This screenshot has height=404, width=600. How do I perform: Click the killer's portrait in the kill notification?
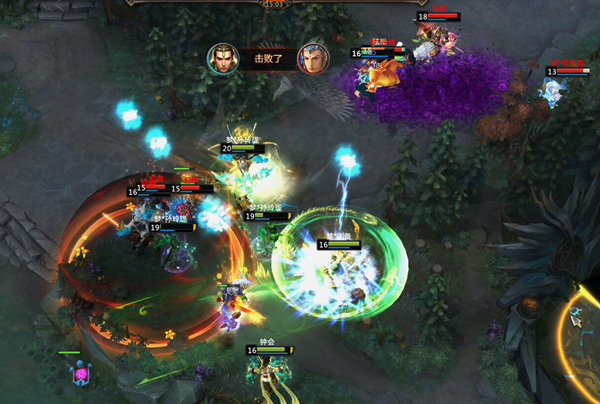coord(222,59)
